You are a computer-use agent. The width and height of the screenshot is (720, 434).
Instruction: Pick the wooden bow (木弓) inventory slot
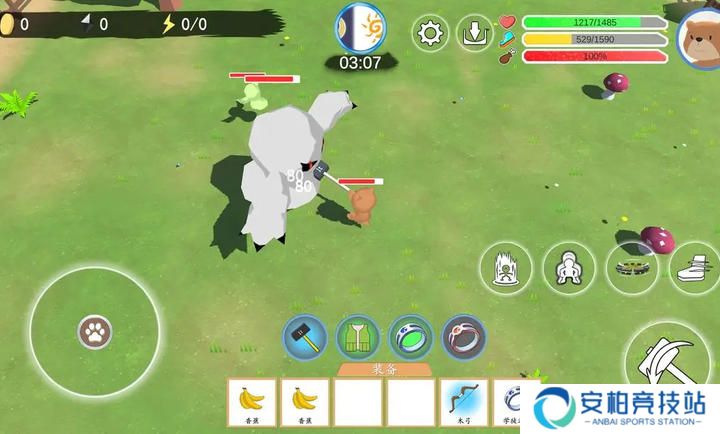point(465,404)
